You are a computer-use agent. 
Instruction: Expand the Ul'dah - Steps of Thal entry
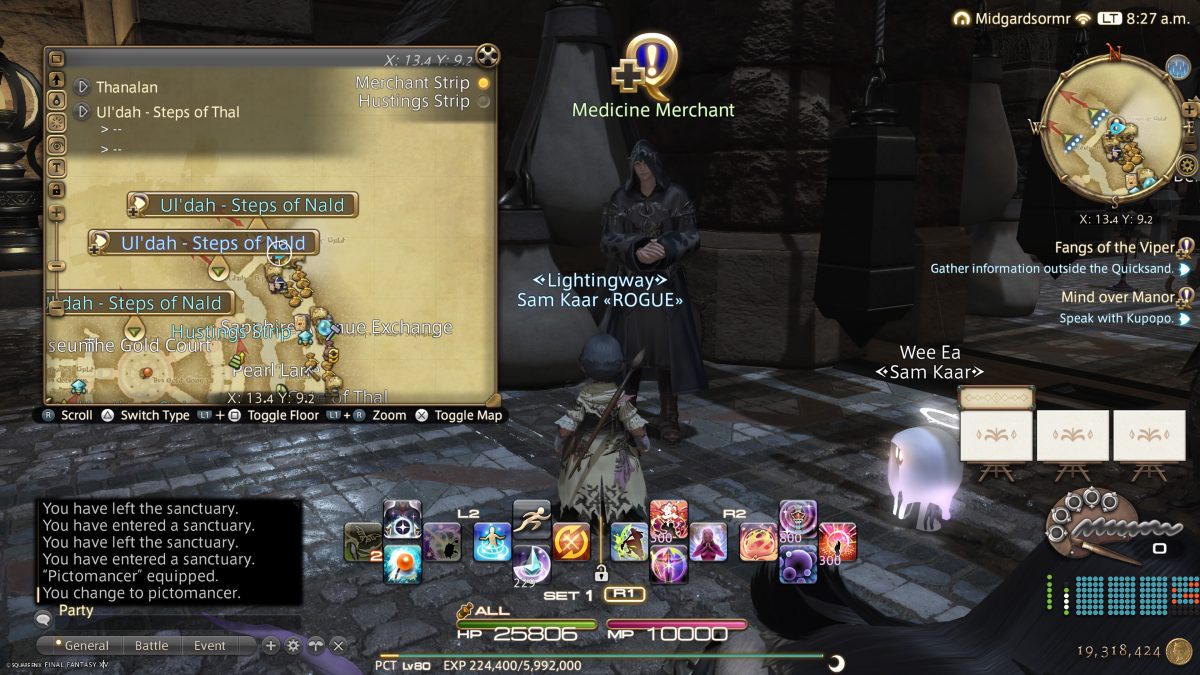[x=83, y=112]
